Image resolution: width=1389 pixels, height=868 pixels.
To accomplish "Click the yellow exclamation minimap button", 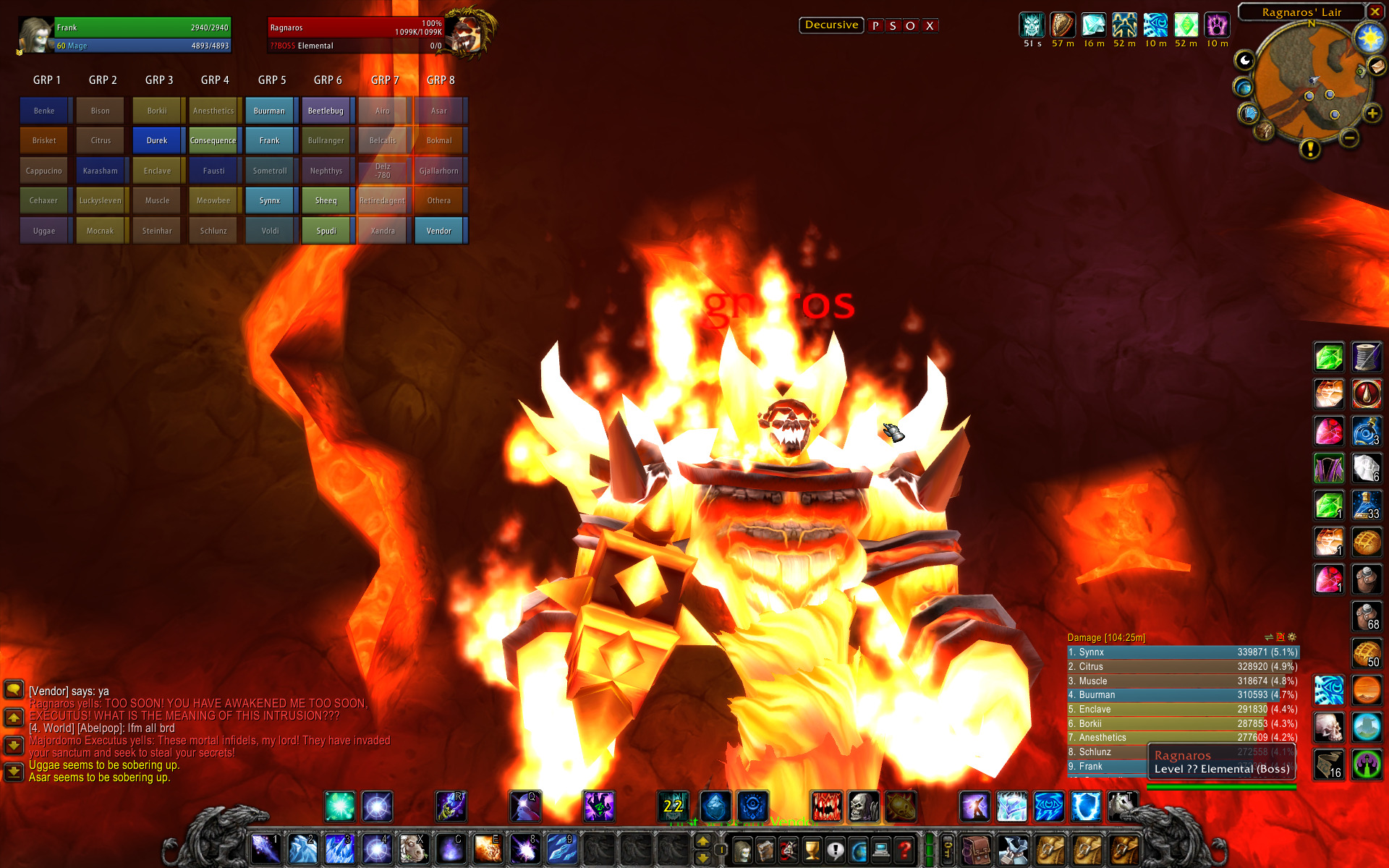I will point(1310,149).
